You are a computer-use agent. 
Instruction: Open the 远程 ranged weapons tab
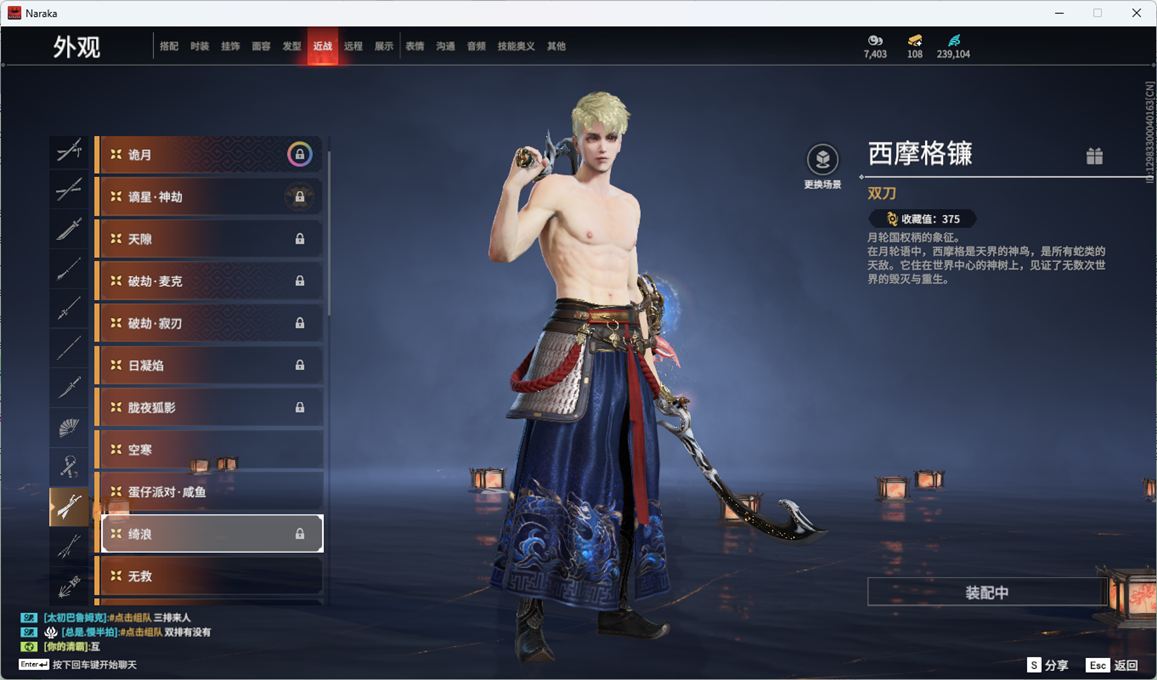353,46
